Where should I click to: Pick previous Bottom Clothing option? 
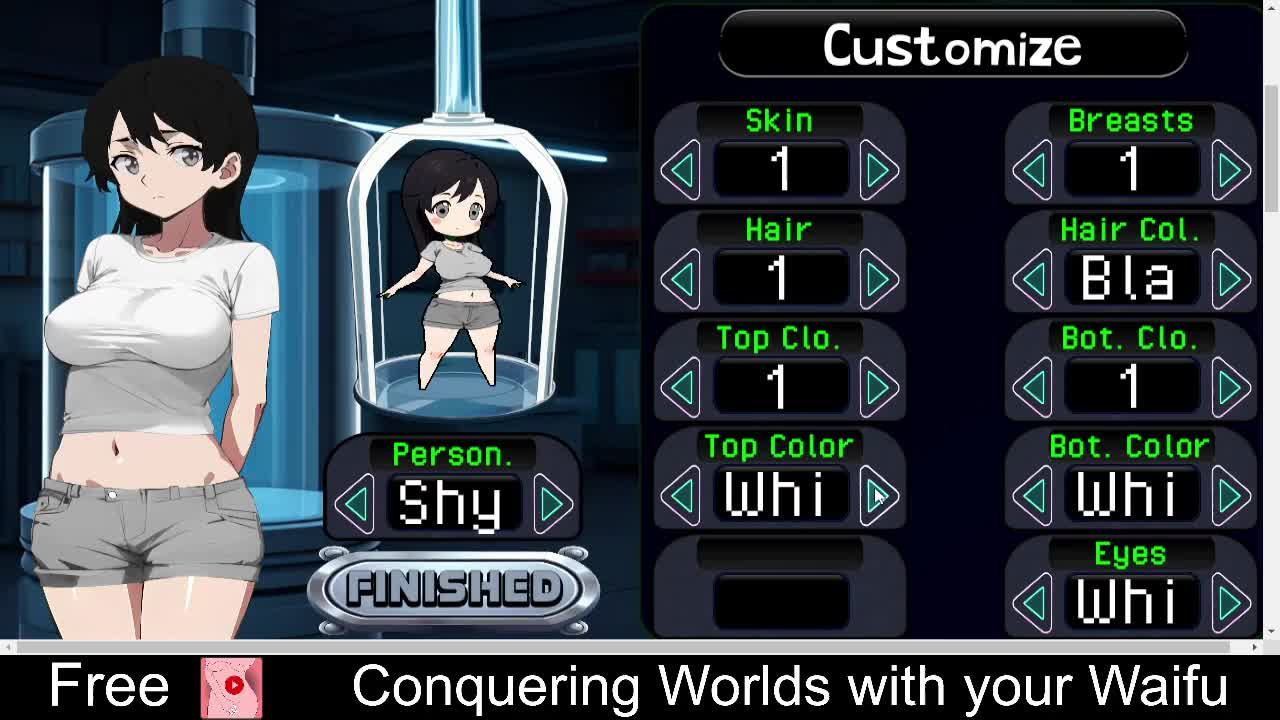click(1033, 387)
